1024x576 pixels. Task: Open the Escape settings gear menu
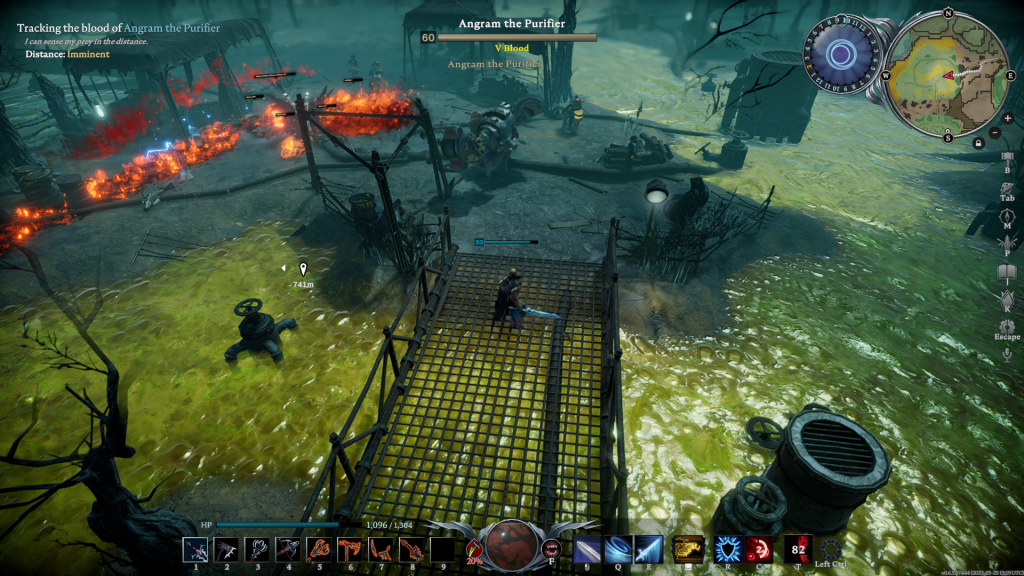1007,327
